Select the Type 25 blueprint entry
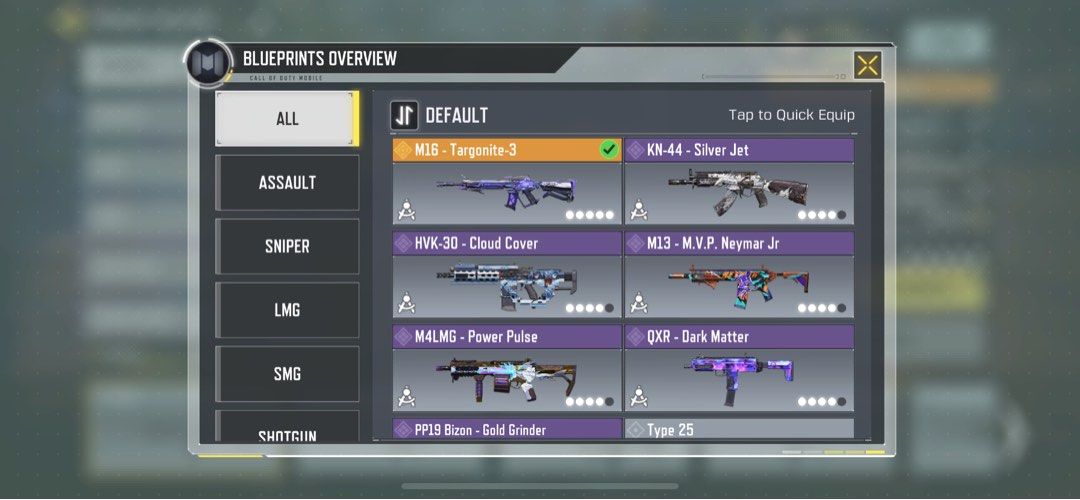The width and height of the screenshot is (1080, 500). (x=739, y=430)
